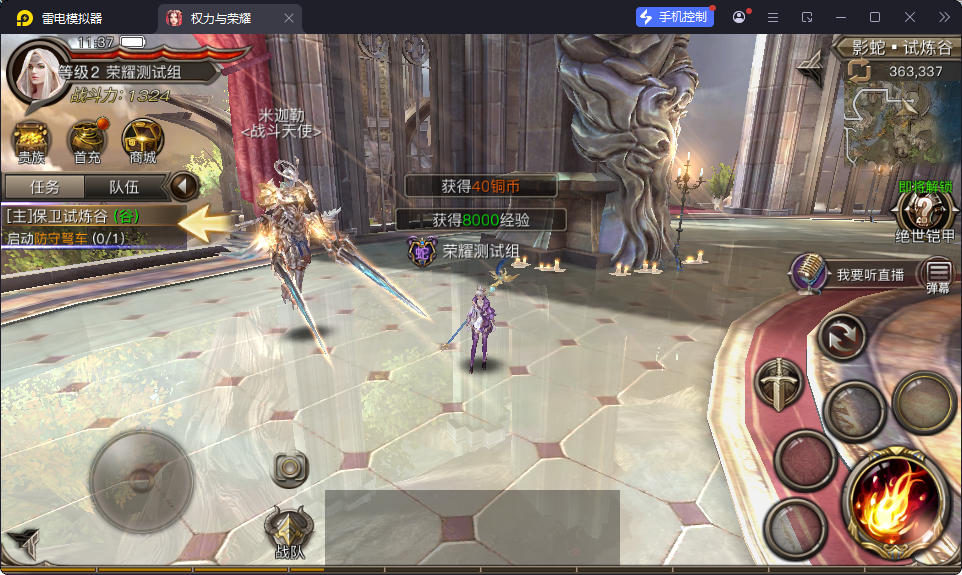Viewport: 962px width, 575px height.
Task: Tap the circular arrows switch-target button
Action: click(x=840, y=337)
